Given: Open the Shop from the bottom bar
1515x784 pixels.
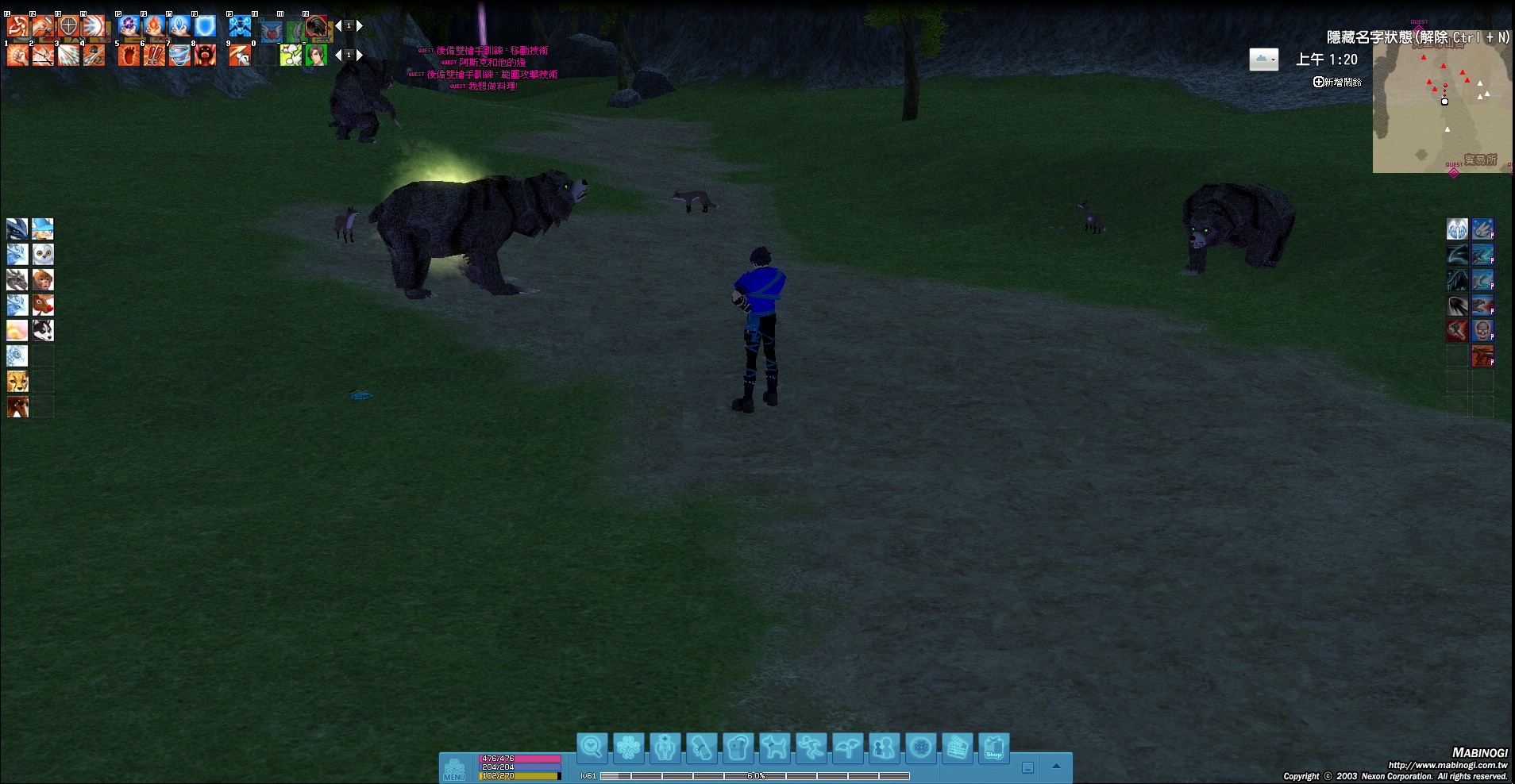Looking at the screenshot, I should click(x=993, y=747).
